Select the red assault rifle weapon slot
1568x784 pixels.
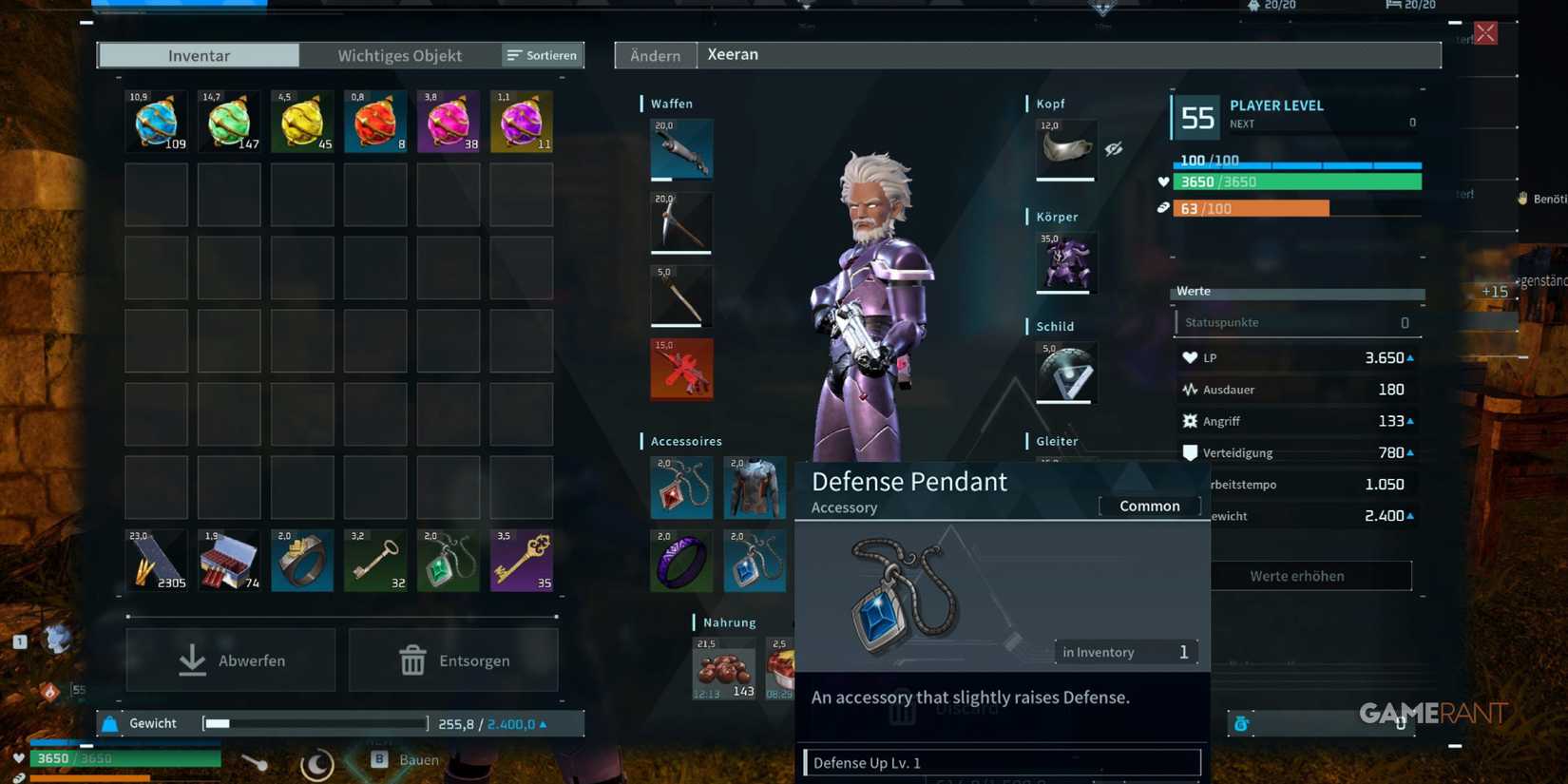tap(680, 369)
